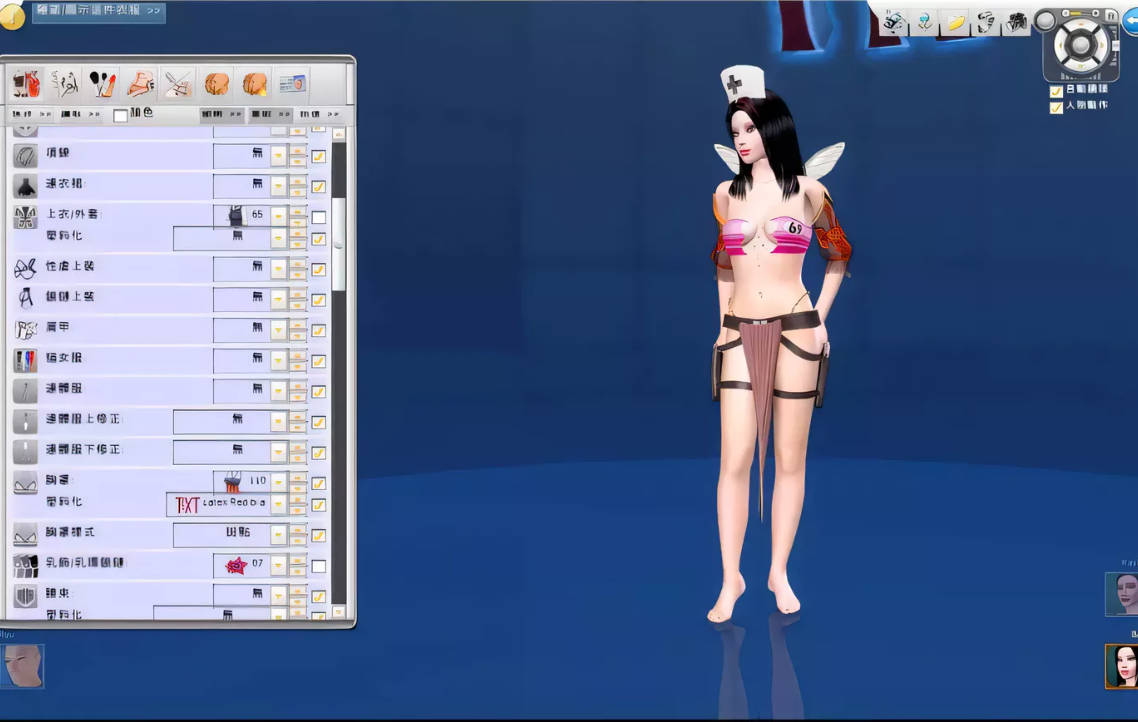Open the Latex Red texture dropdown

coord(278,505)
